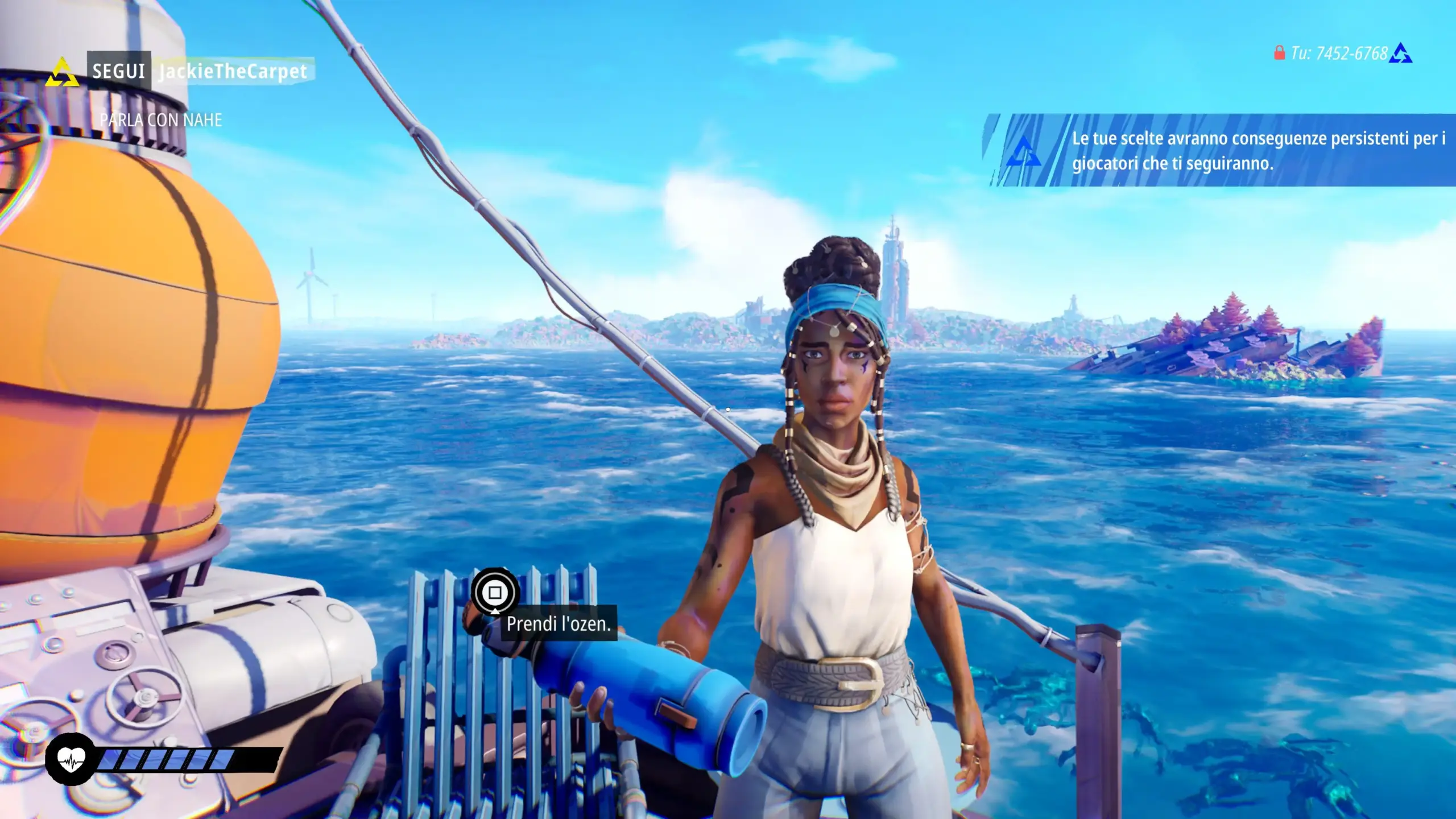Open the 'Parla con Nahe' objective tracker

pos(161,120)
